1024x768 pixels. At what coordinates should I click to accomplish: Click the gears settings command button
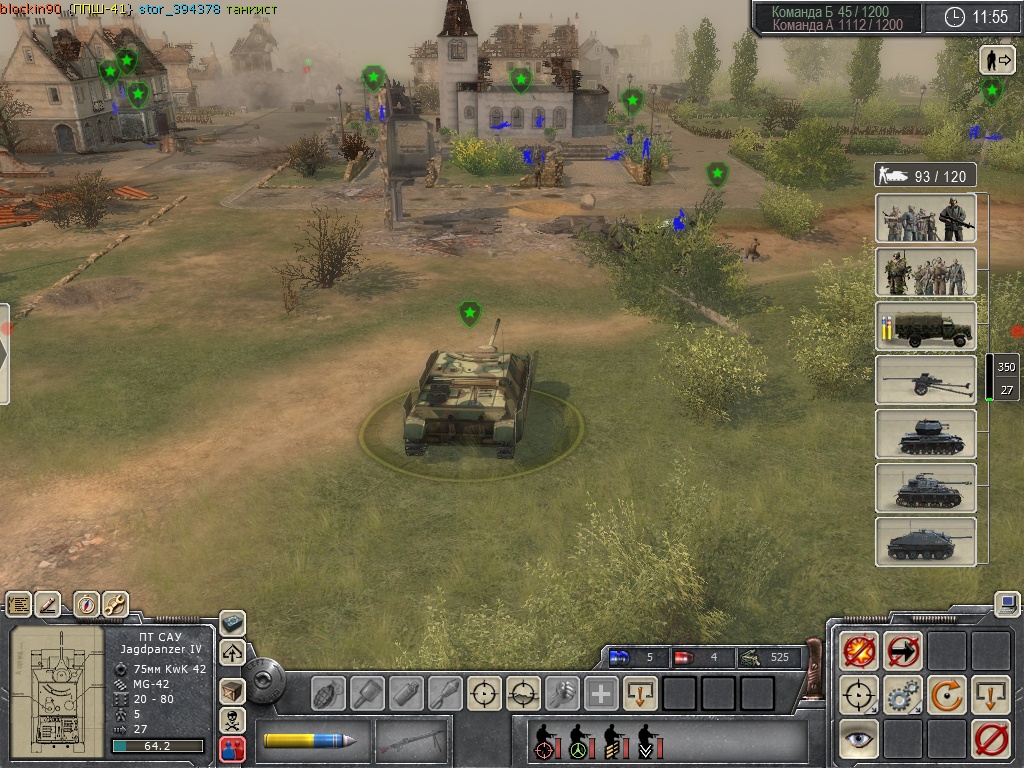pyautogui.click(x=903, y=694)
